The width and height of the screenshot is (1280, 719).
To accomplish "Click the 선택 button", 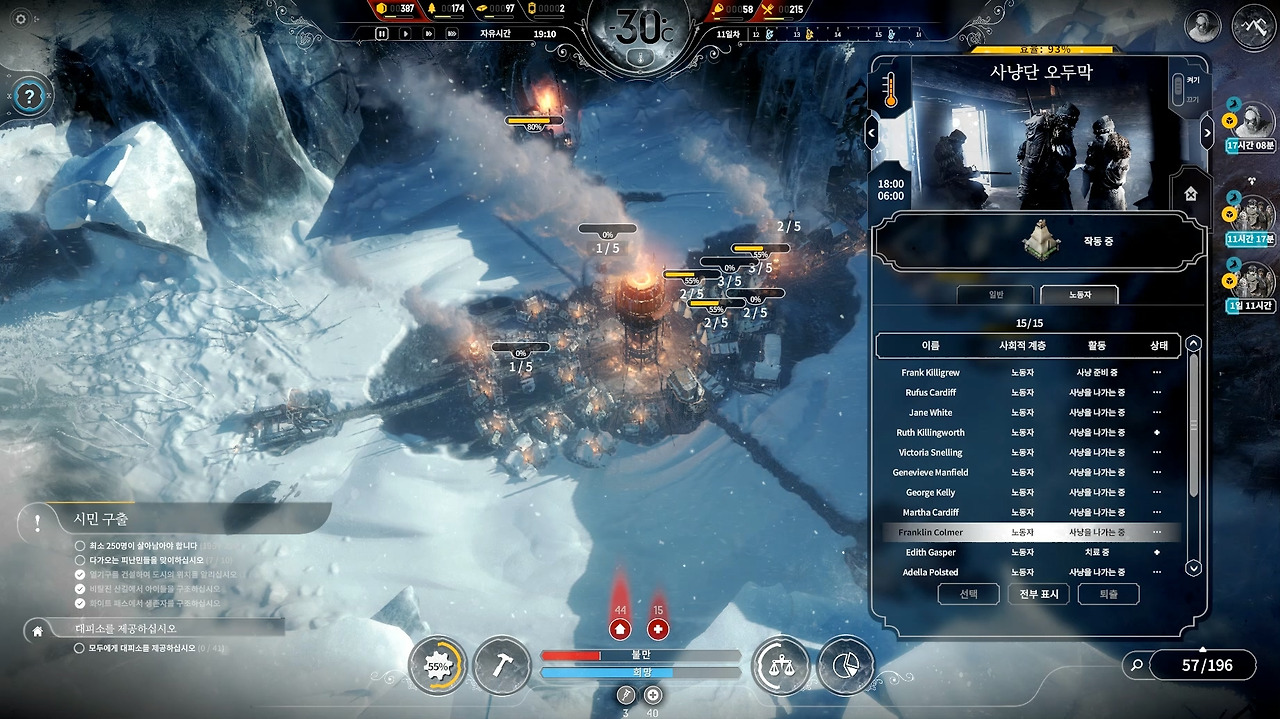I will tap(969, 594).
